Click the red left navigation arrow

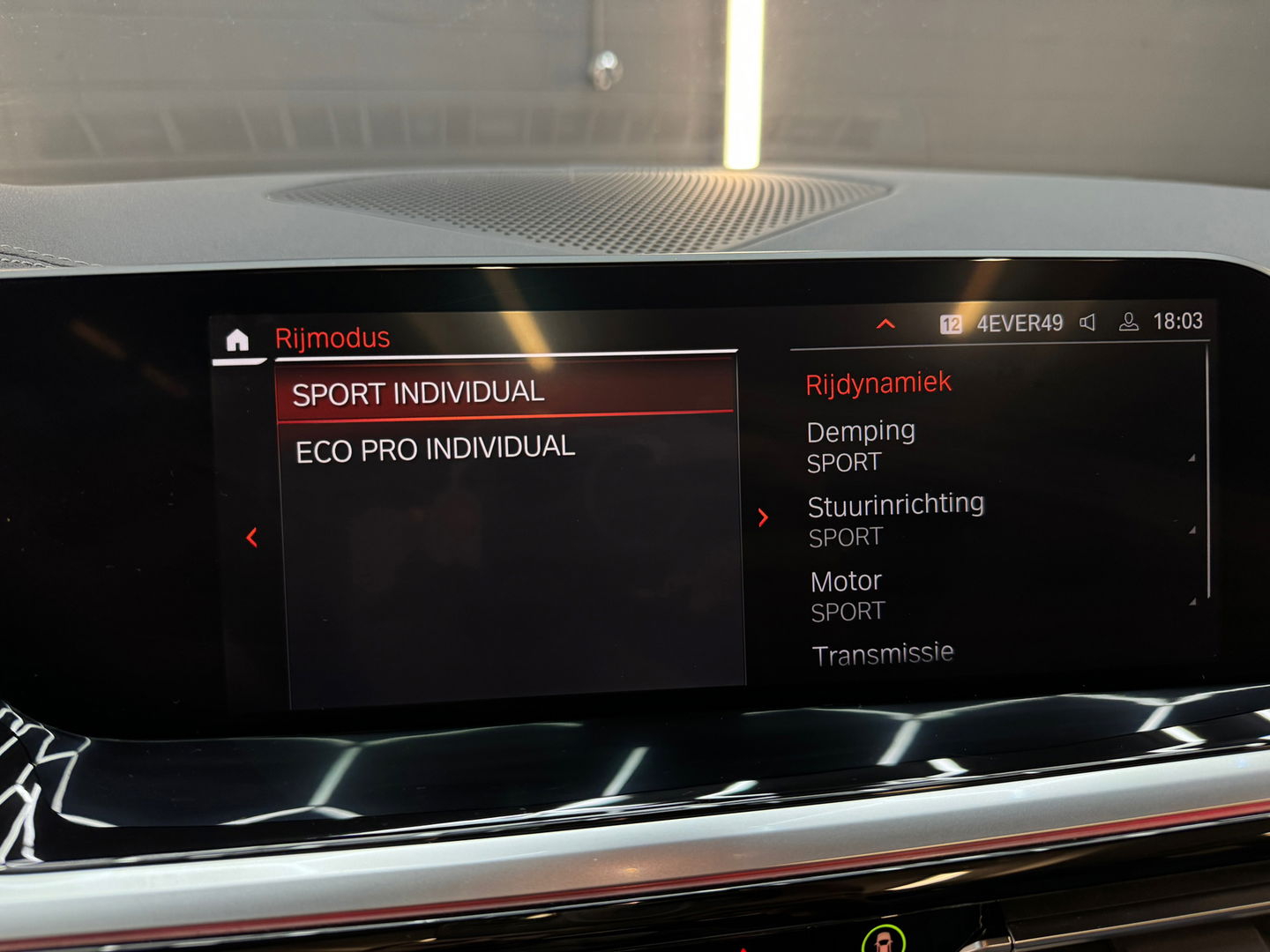point(253,536)
